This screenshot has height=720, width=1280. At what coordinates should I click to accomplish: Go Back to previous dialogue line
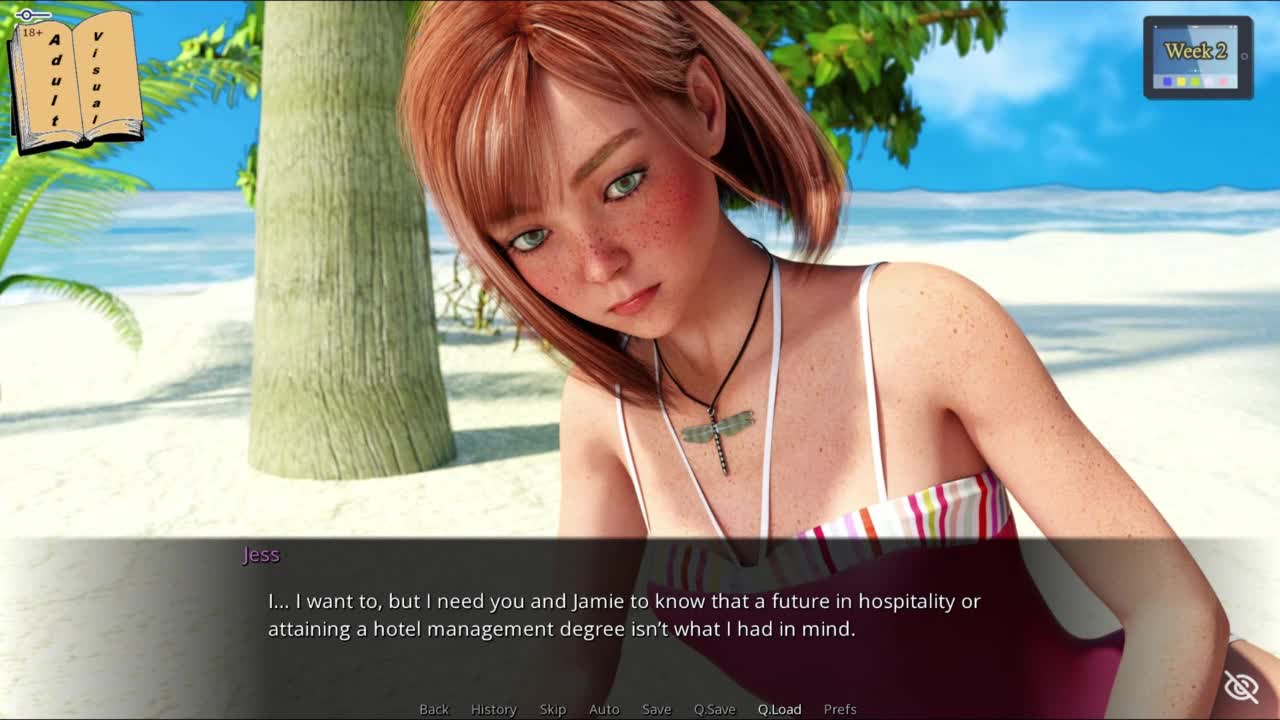pos(434,709)
